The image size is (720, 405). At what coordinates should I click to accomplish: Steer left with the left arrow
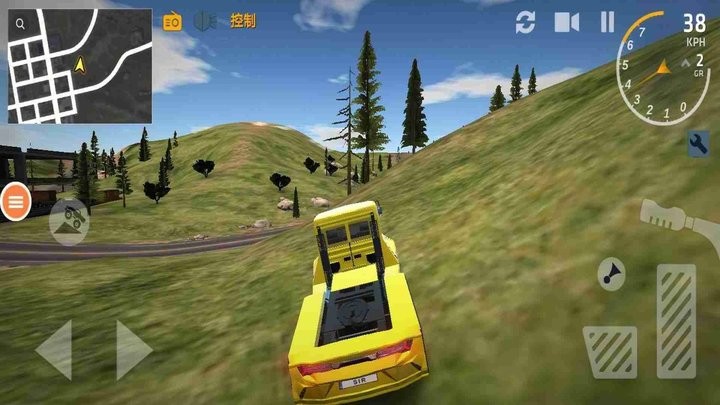coord(54,350)
